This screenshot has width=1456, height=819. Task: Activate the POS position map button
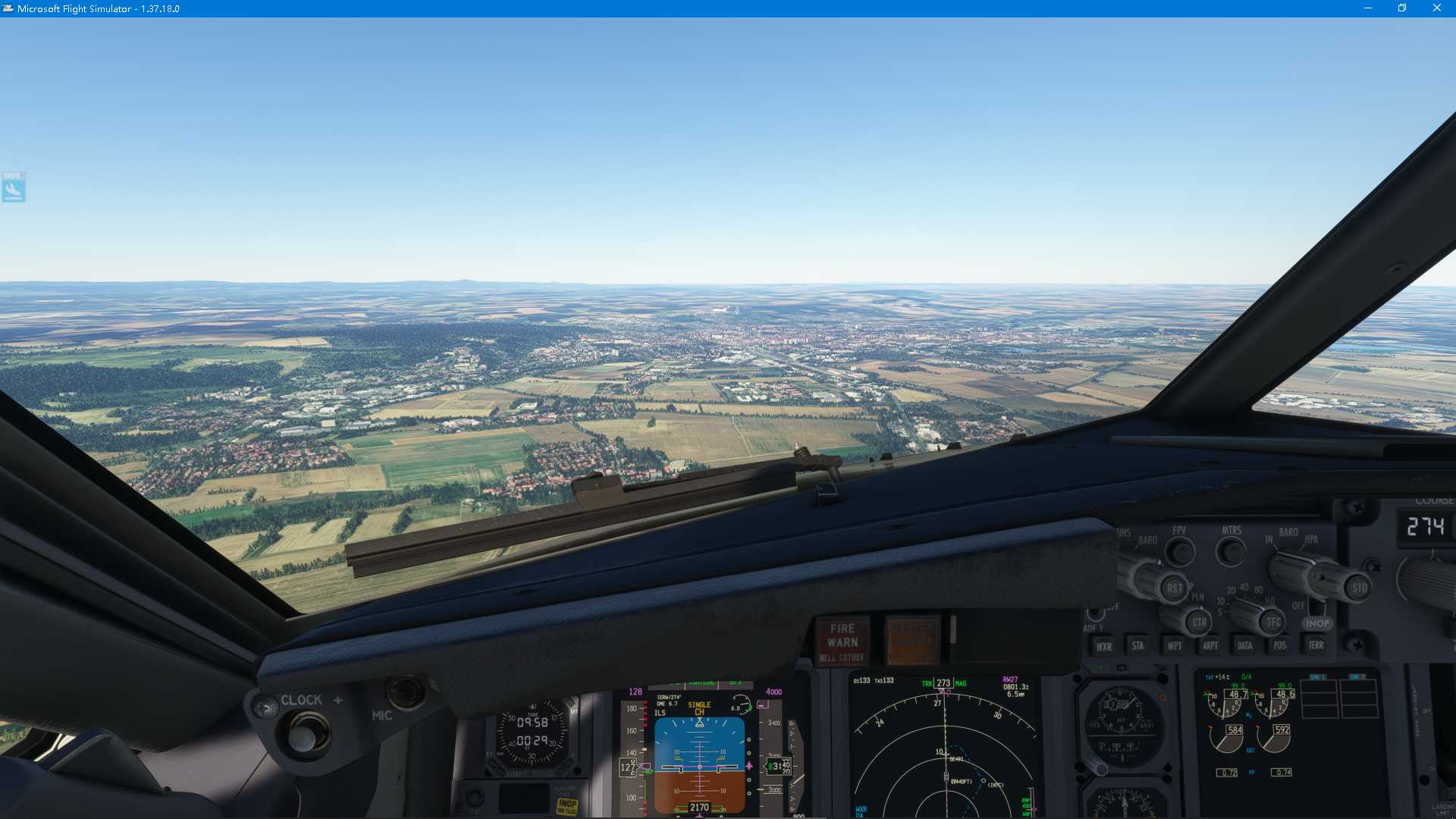click(1280, 645)
